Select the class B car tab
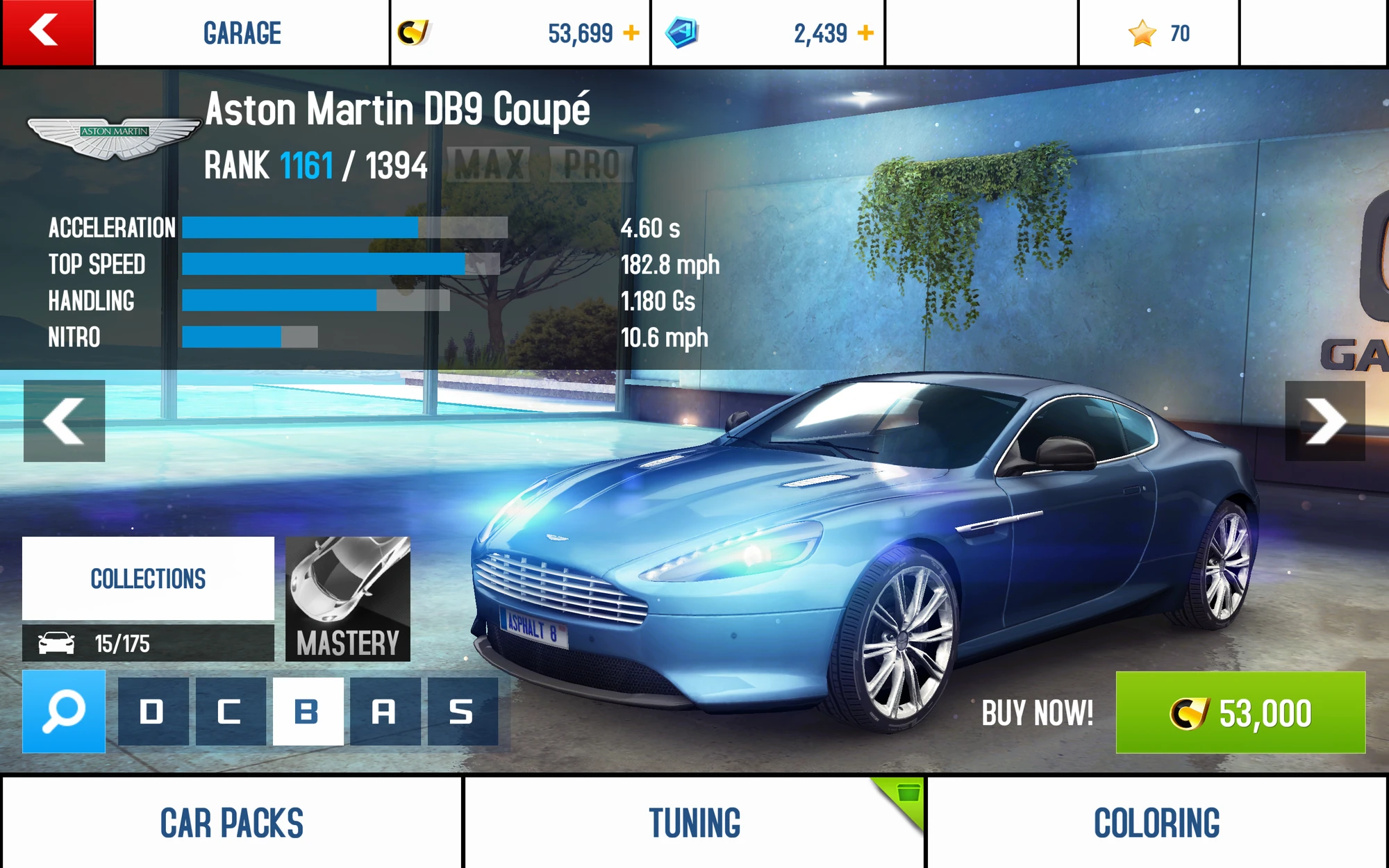The height and width of the screenshot is (868, 1389). pyautogui.click(x=308, y=712)
